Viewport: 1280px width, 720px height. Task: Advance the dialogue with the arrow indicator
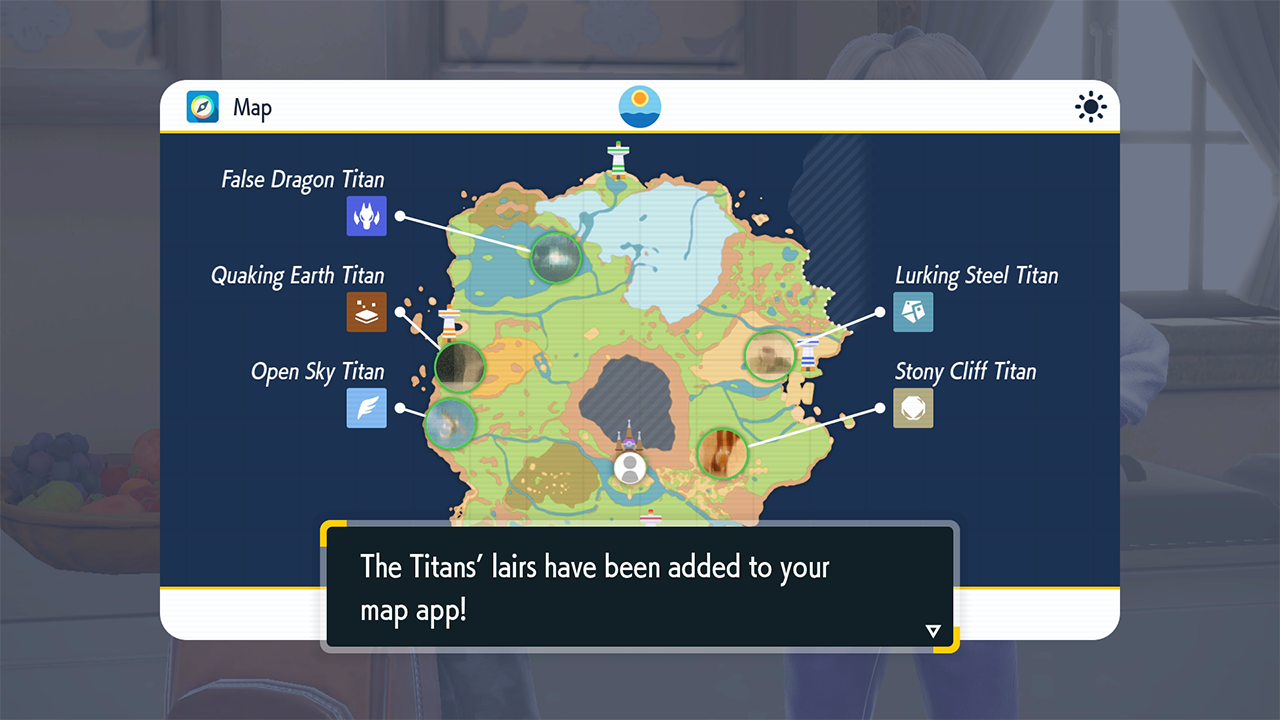tap(933, 631)
